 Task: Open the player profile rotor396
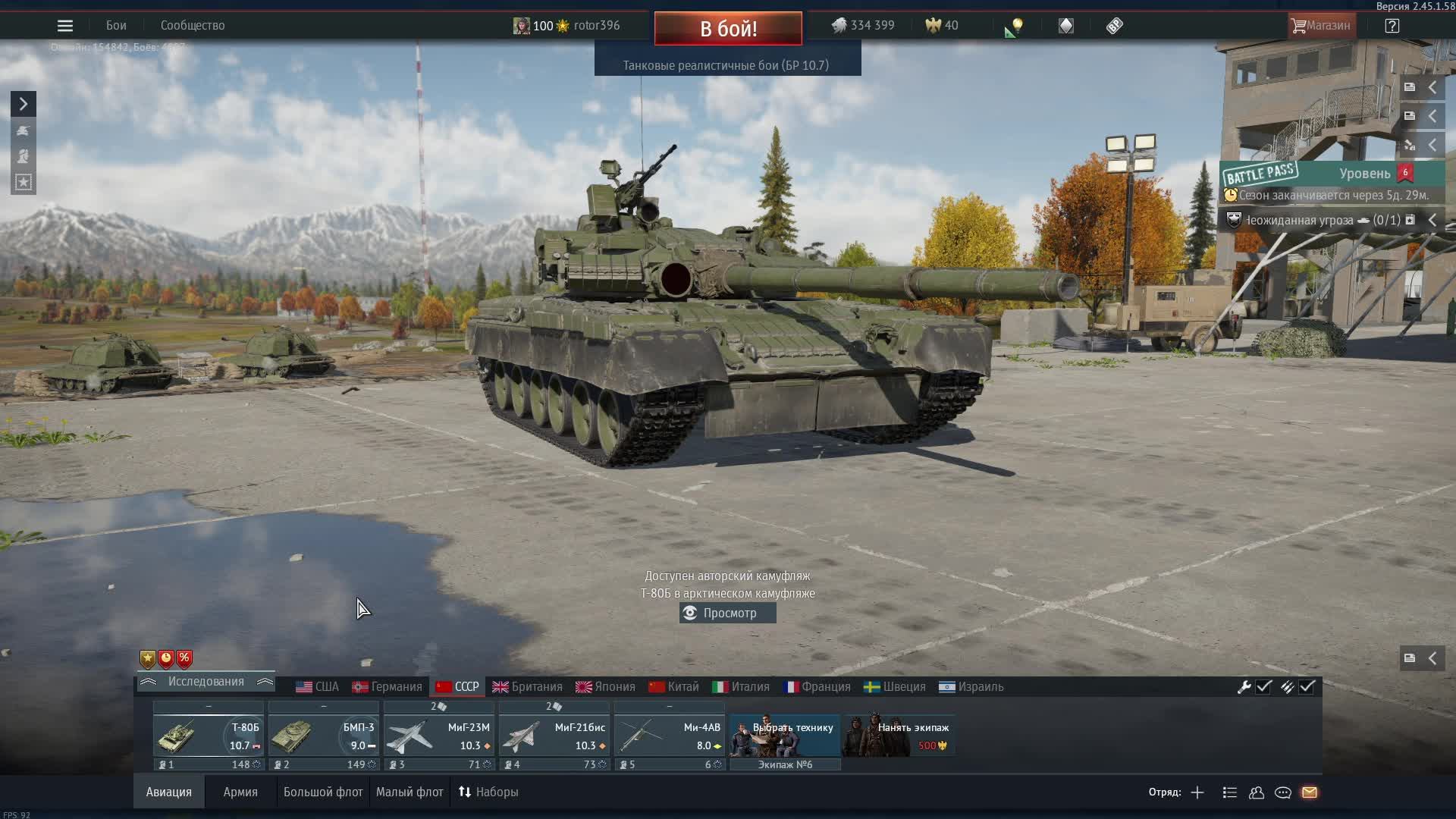point(596,26)
